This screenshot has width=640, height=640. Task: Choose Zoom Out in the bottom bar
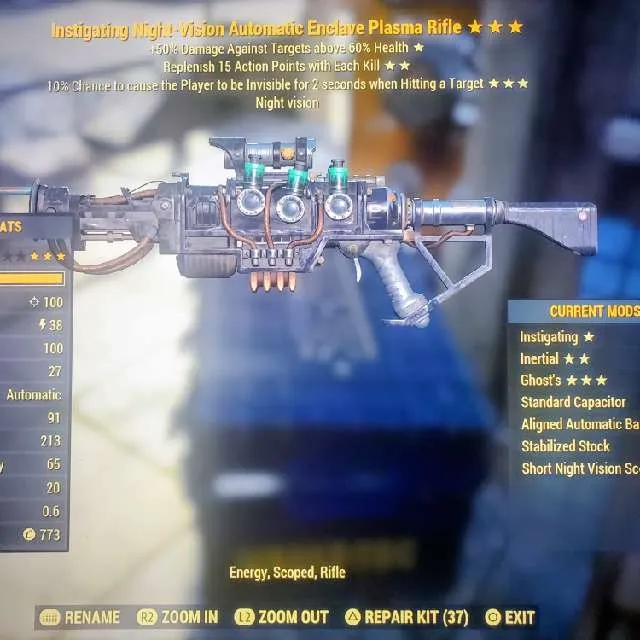(x=284, y=618)
